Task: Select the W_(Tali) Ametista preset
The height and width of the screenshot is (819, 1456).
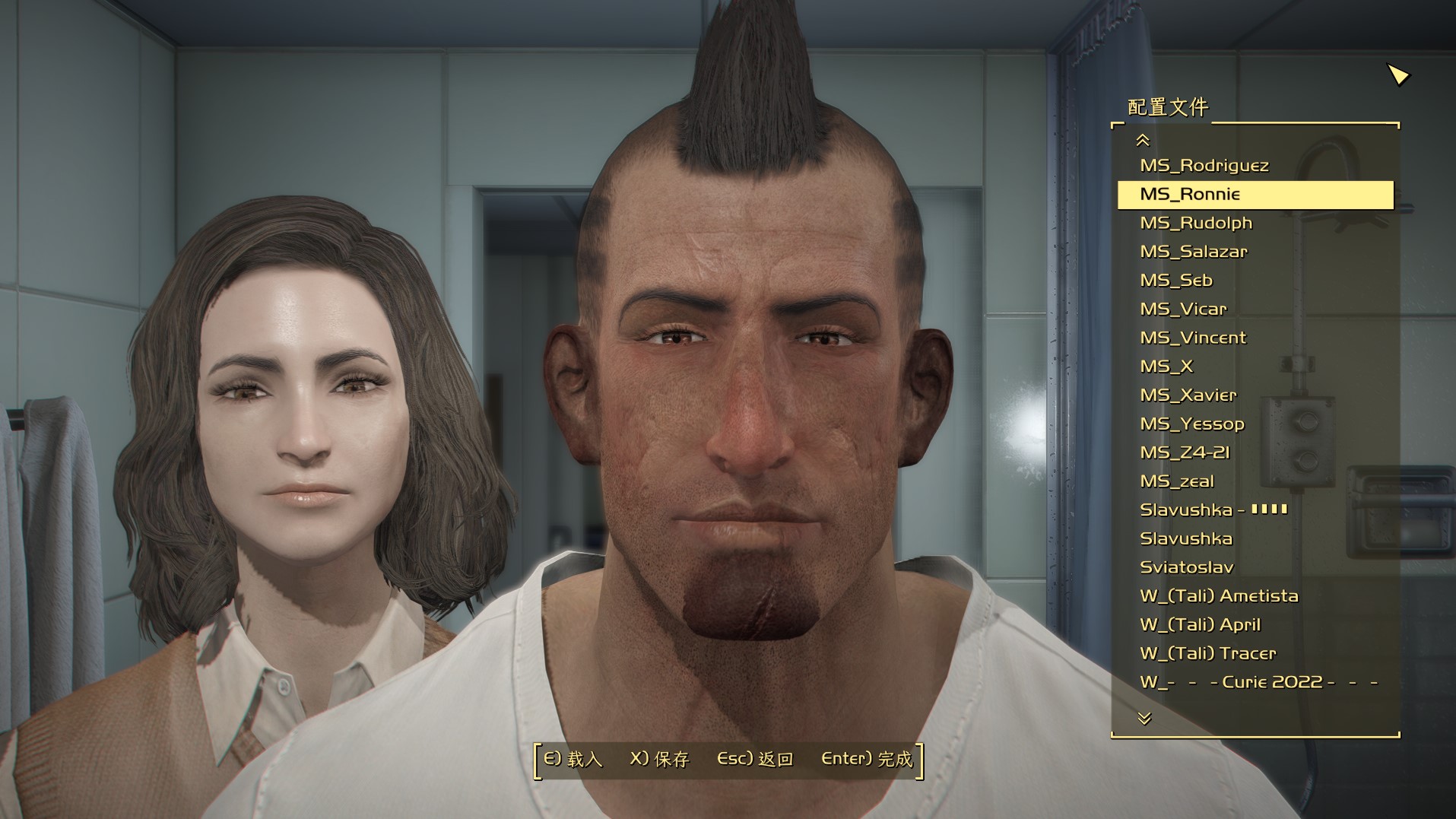Action: 1218,596
